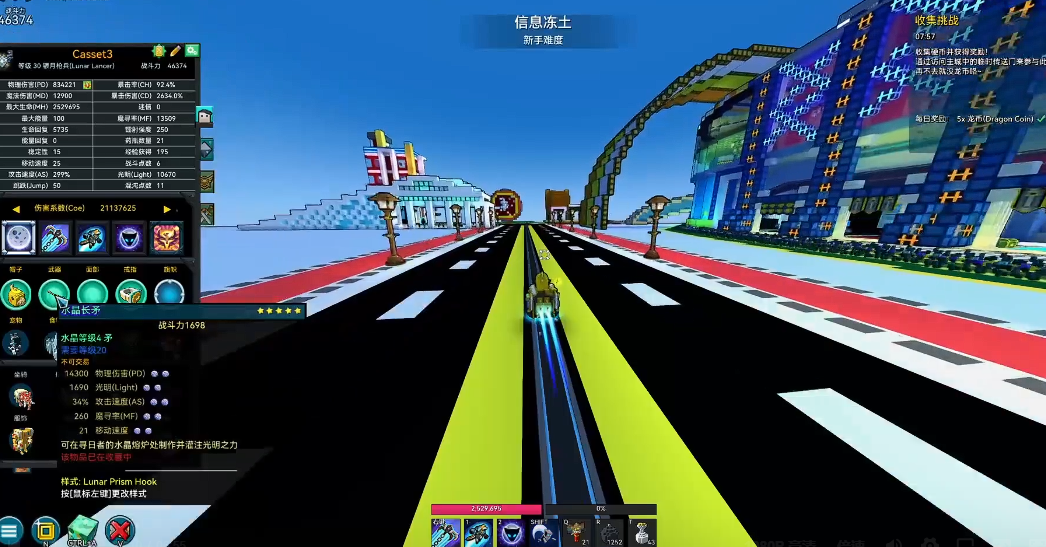The width and height of the screenshot is (1046, 547).
Task: Open the green cube button
Action: (x=83, y=528)
